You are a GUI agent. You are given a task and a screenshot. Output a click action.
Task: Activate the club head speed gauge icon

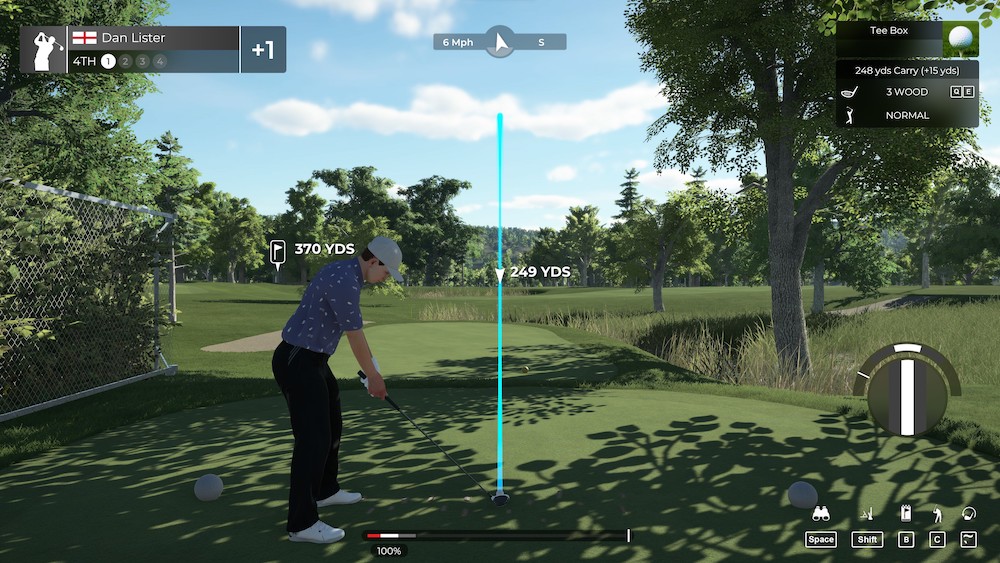pos(968,515)
